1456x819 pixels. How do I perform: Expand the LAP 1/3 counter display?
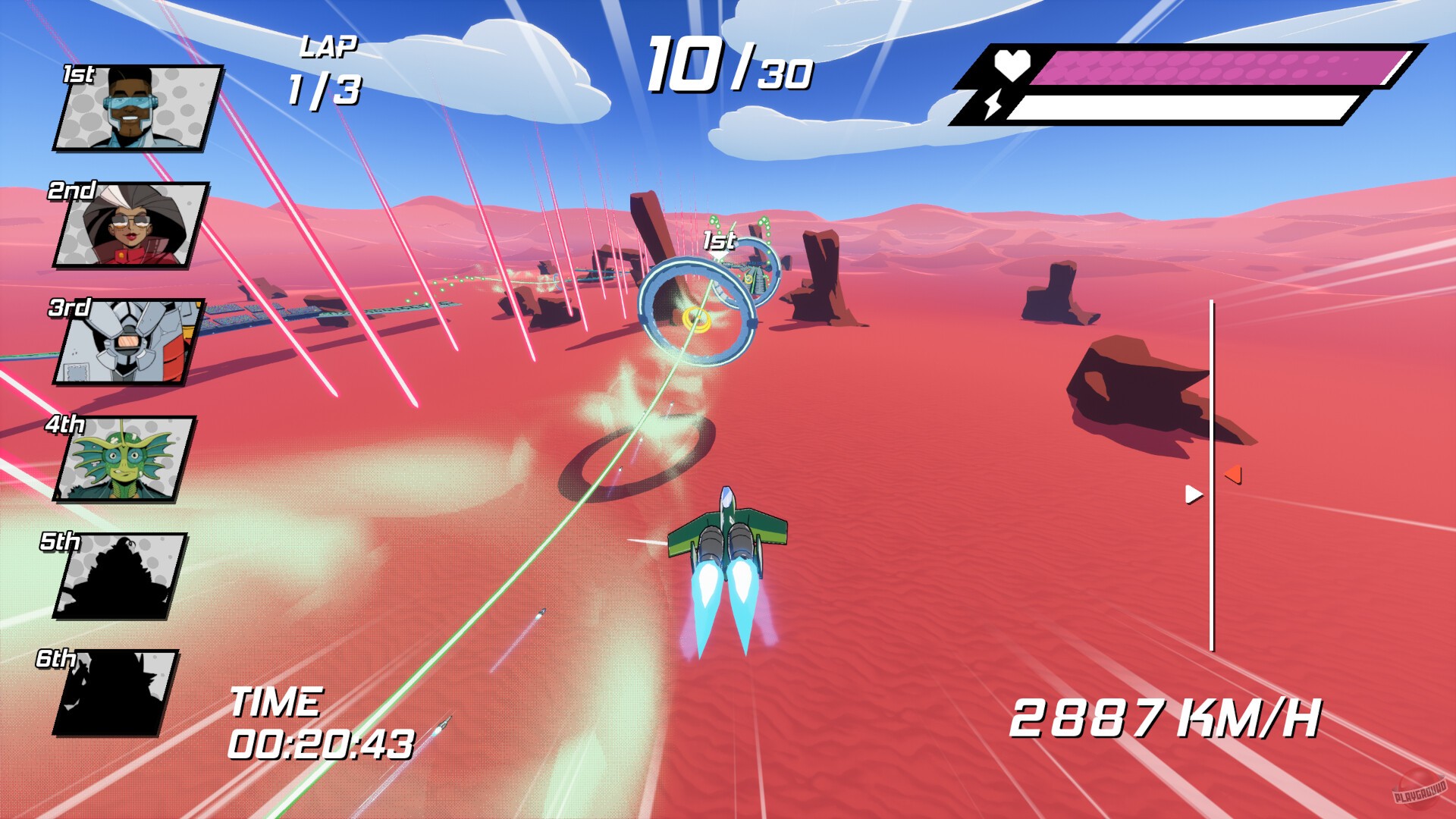(x=323, y=71)
